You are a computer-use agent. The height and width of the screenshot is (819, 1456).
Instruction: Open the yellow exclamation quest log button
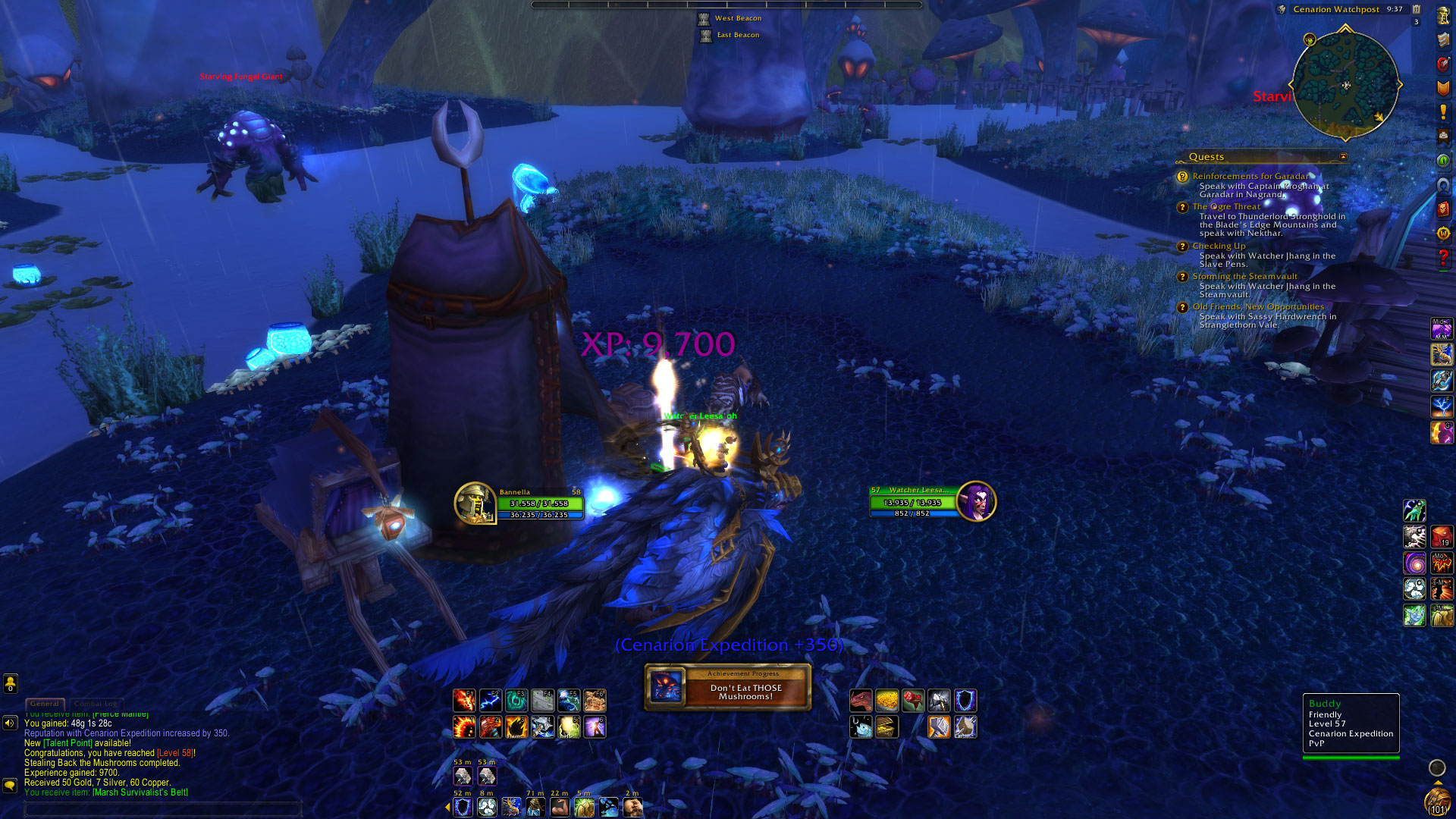(x=1443, y=112)
